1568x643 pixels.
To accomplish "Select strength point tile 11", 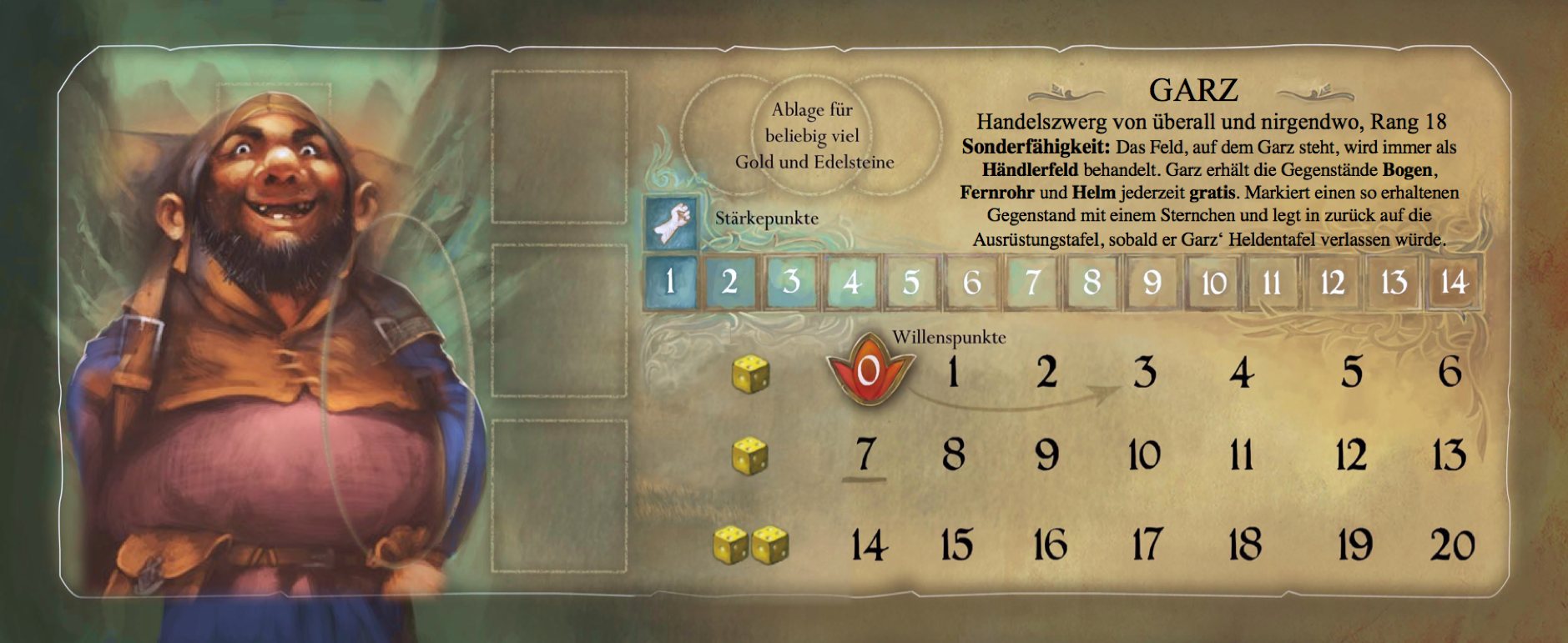I will coord(1272,282).
